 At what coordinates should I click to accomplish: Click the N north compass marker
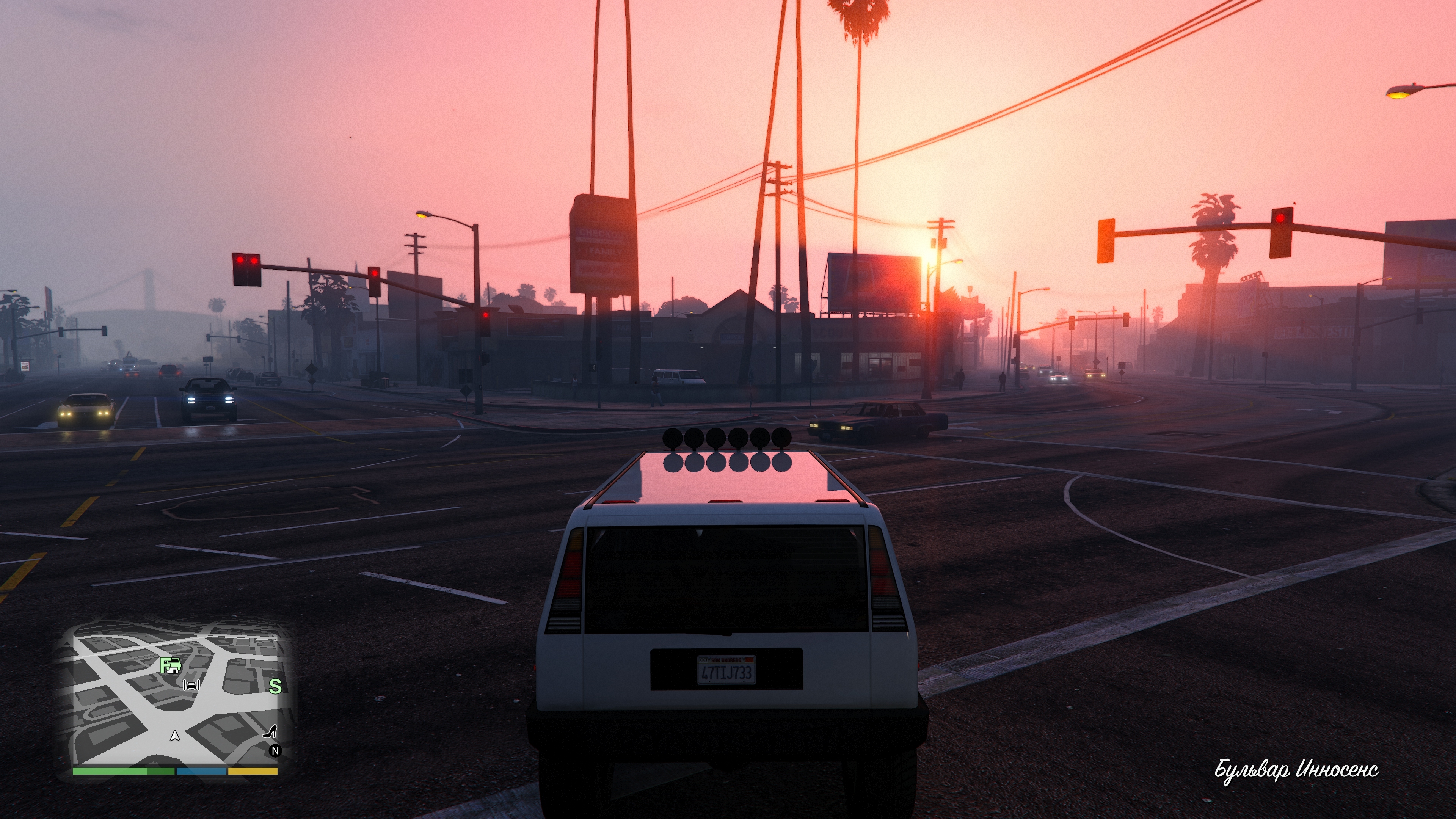pyautogui.click(x=275, y=751)
